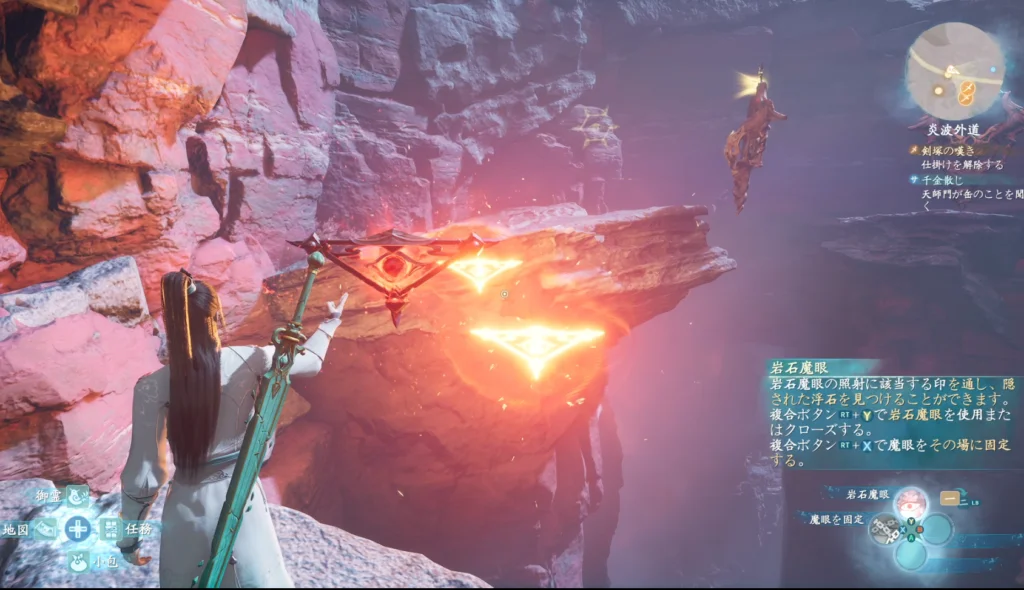Open the 小包 bag icon
1024x590 pixels.
(79, 561)
